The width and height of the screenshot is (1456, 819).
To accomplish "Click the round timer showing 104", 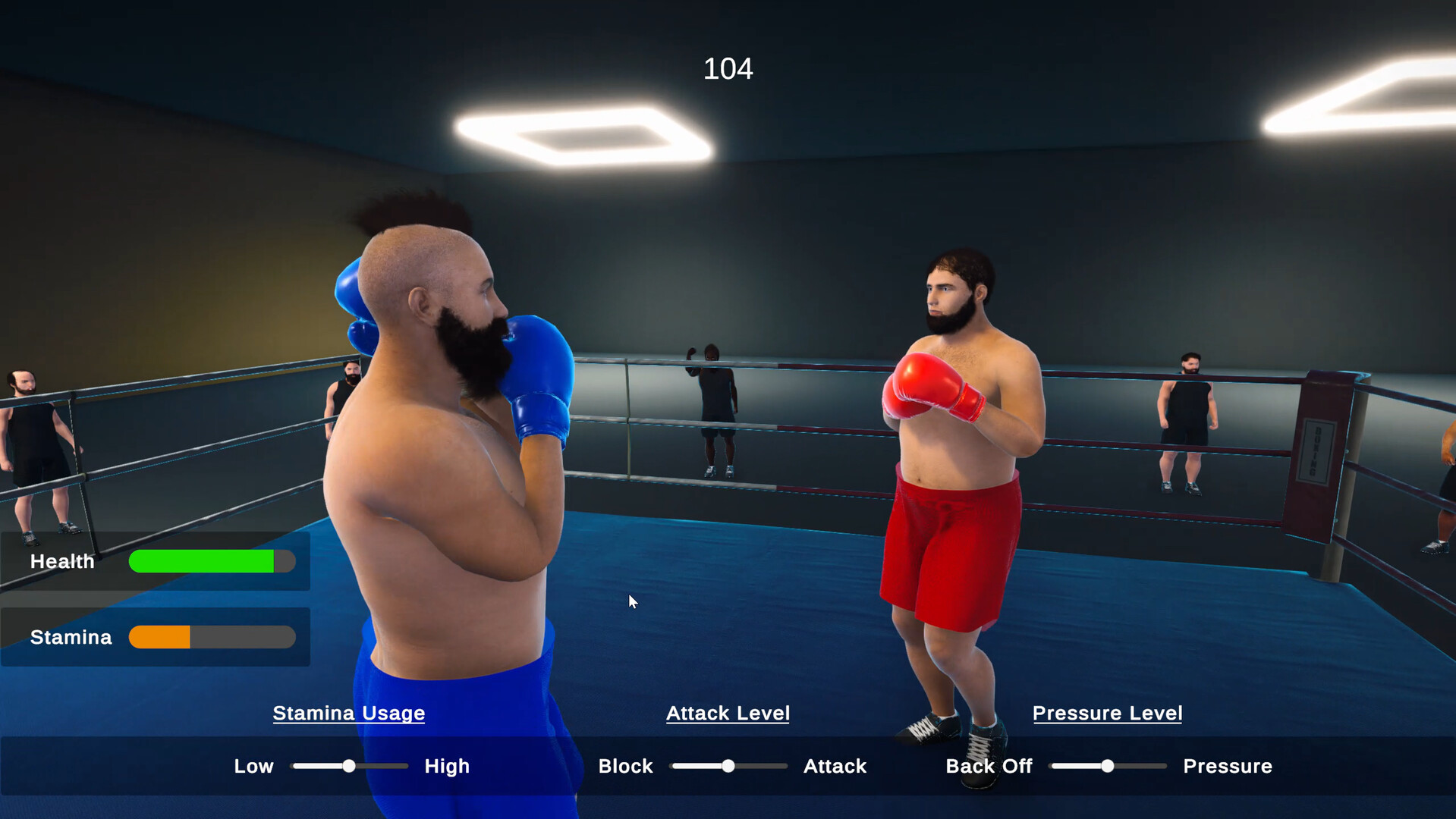I will [728, 68].
